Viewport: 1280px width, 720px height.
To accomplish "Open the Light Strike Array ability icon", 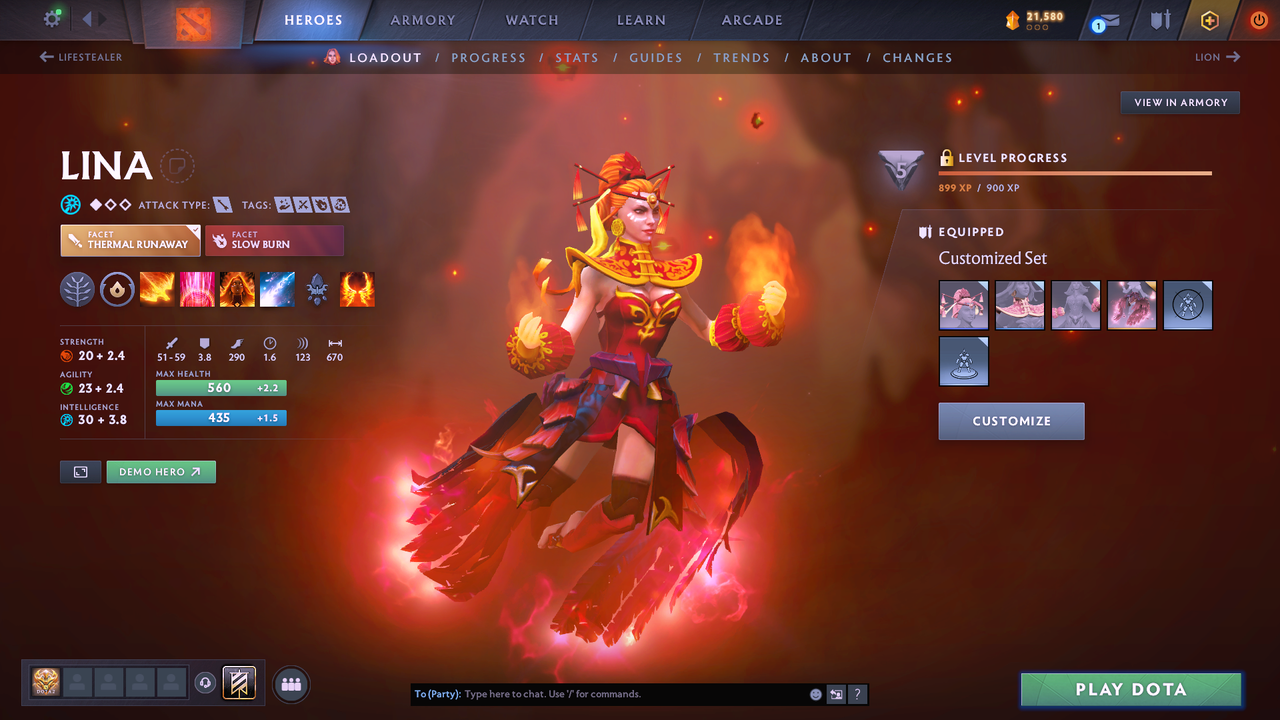I will click(197, 289).
